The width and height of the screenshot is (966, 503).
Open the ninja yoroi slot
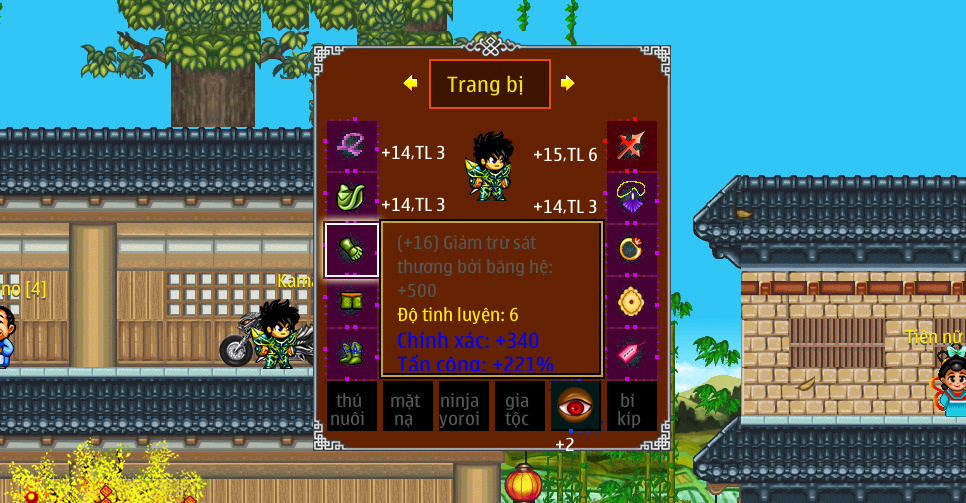(464, 406)
